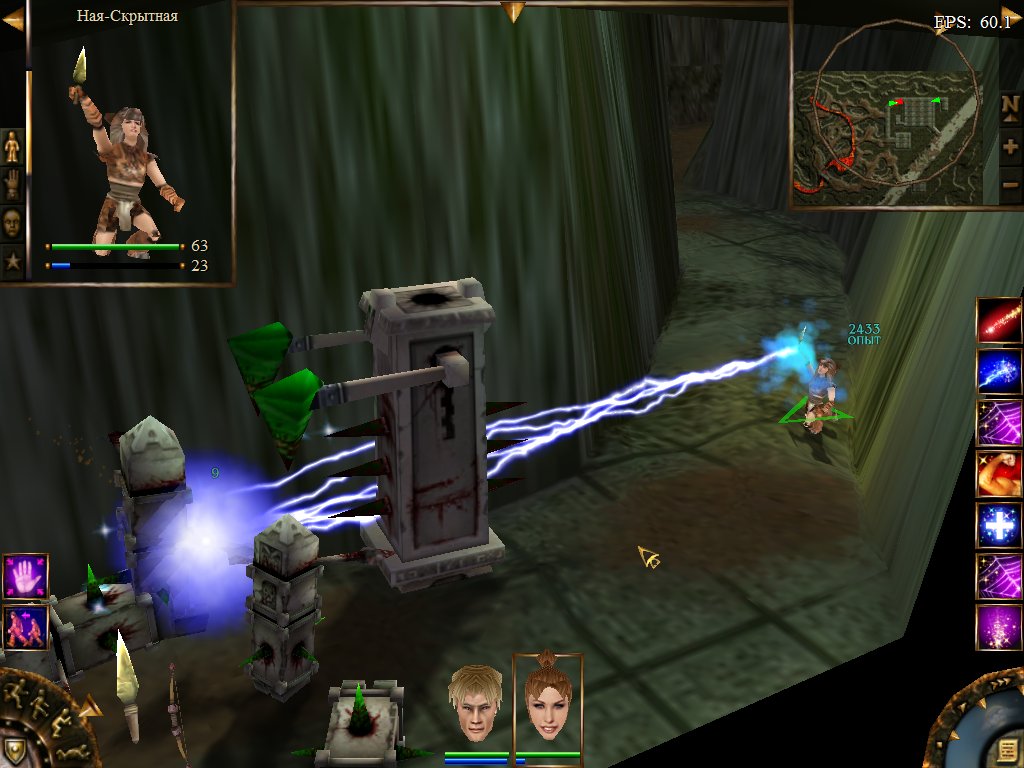1024x768 pixels.
Task: Zoom out the minimap with minus
Action: 1010,186
